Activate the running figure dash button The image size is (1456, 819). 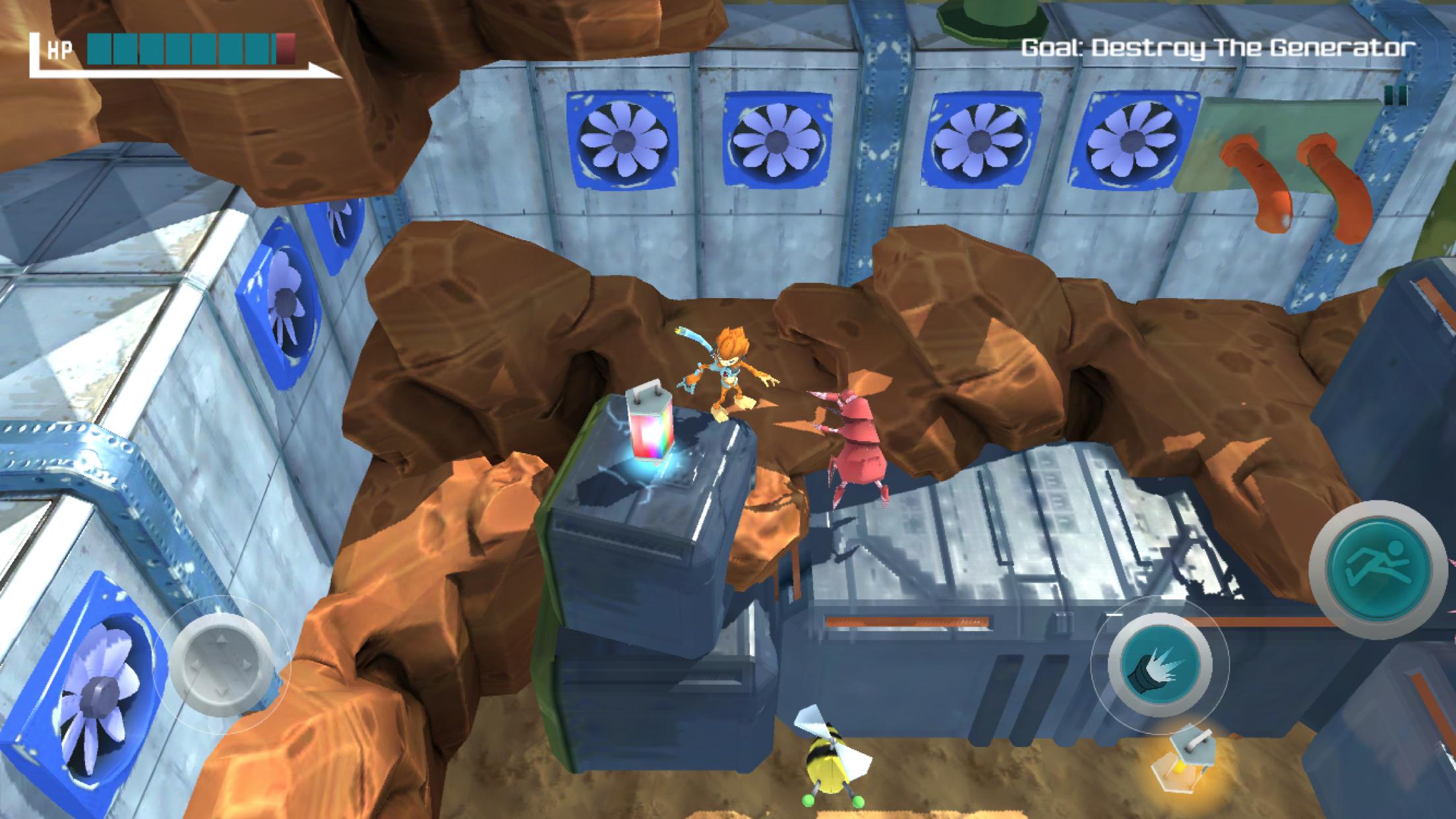click(1380, 569)
